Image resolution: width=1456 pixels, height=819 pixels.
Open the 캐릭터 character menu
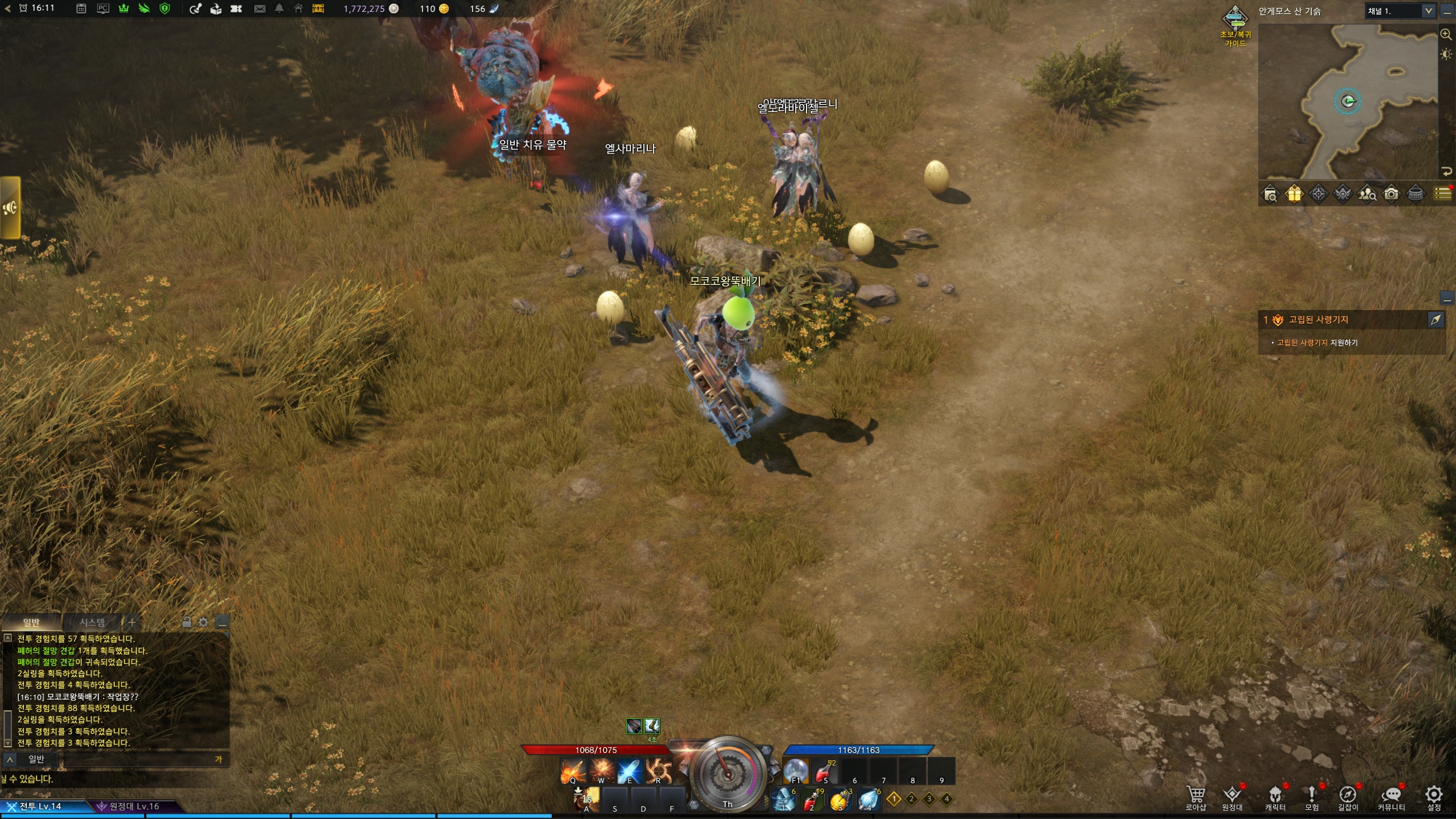pos(1275,796)
